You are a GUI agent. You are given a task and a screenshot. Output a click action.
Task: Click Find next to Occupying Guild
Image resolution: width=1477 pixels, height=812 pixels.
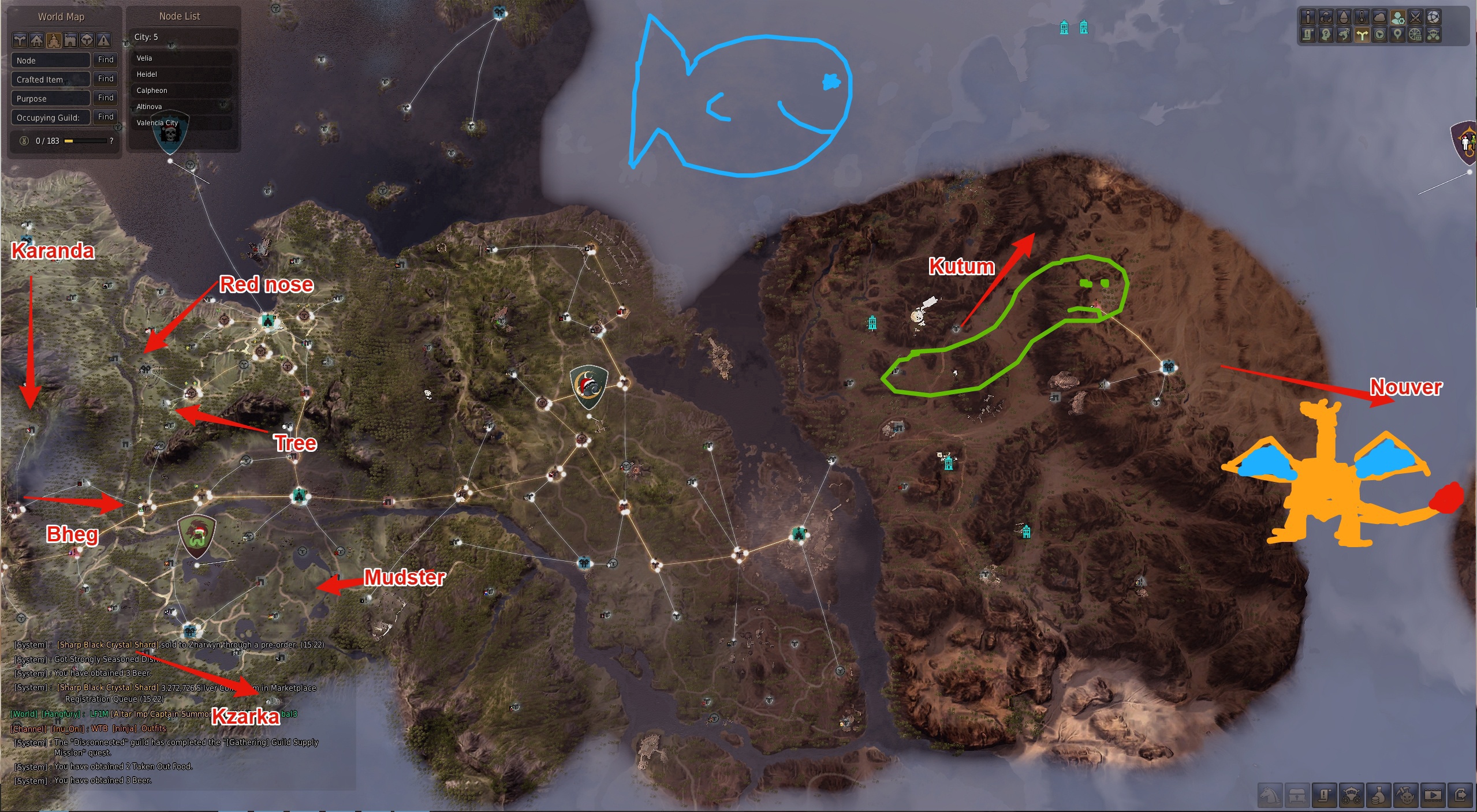106,117
